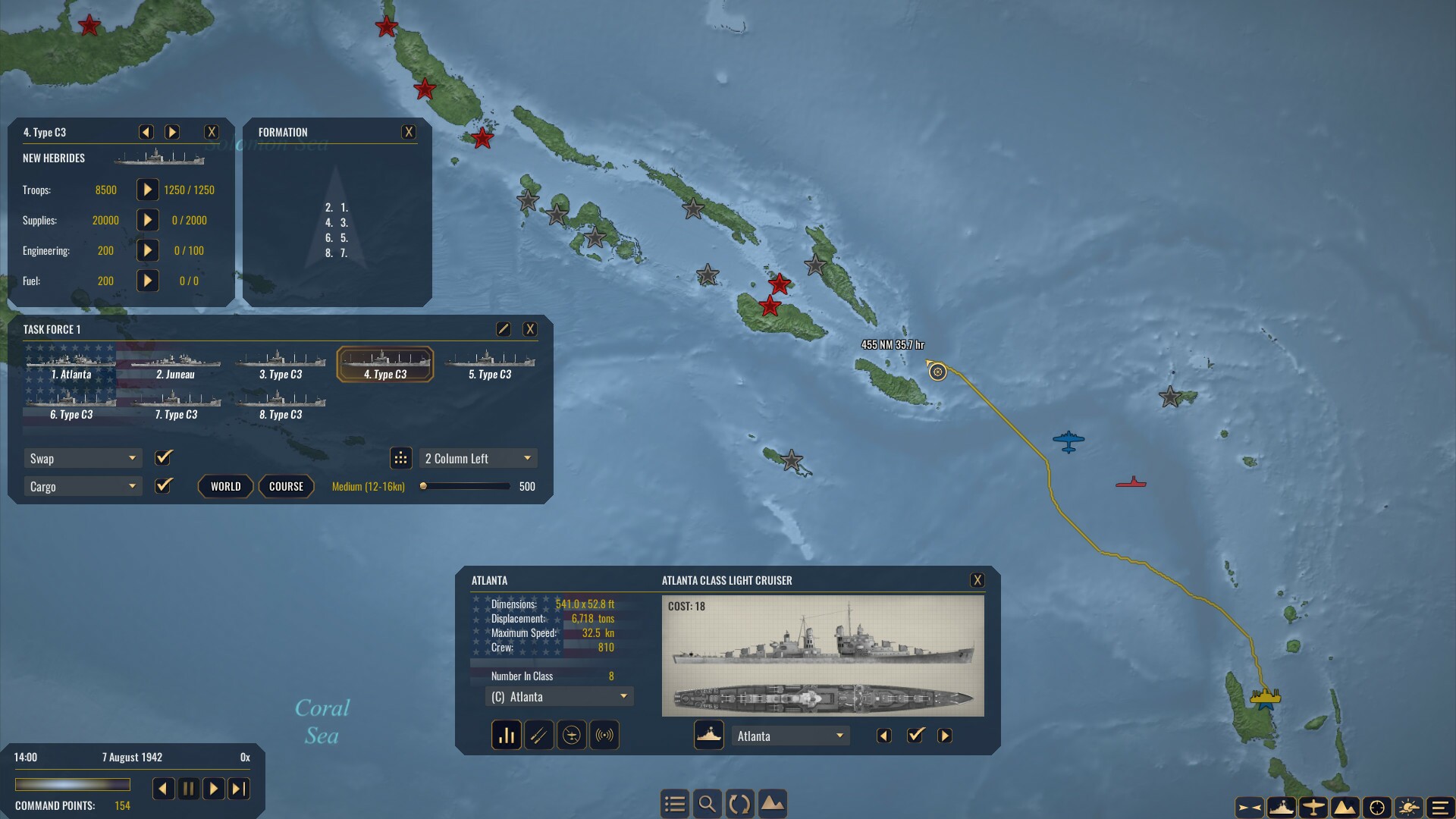Toggle the checkbox next to the Swap dropdown
Screen dimensions: 1456x819
click(163, 458)
